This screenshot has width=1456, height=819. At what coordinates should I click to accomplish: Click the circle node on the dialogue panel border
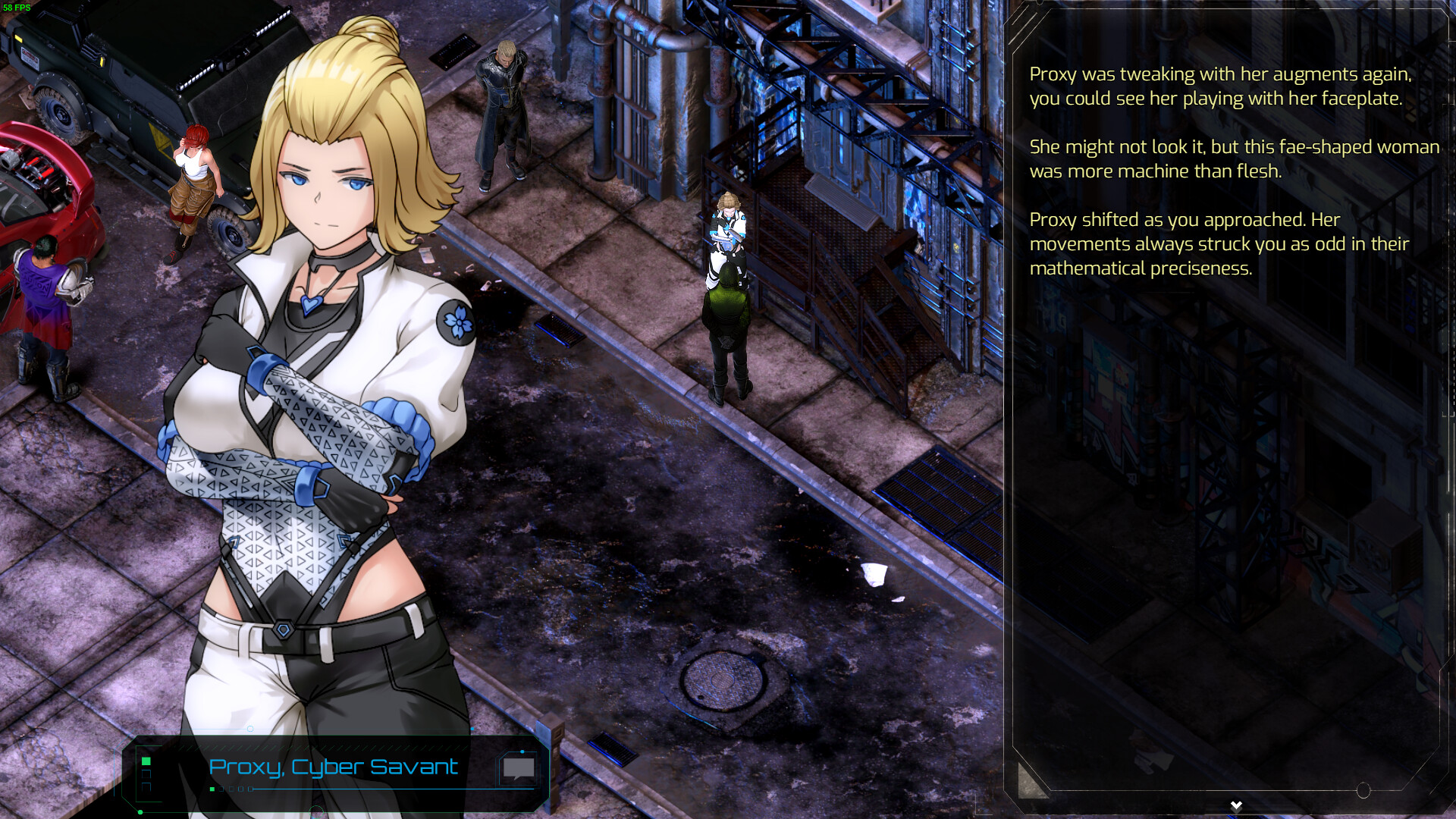tap(1363, 790)
